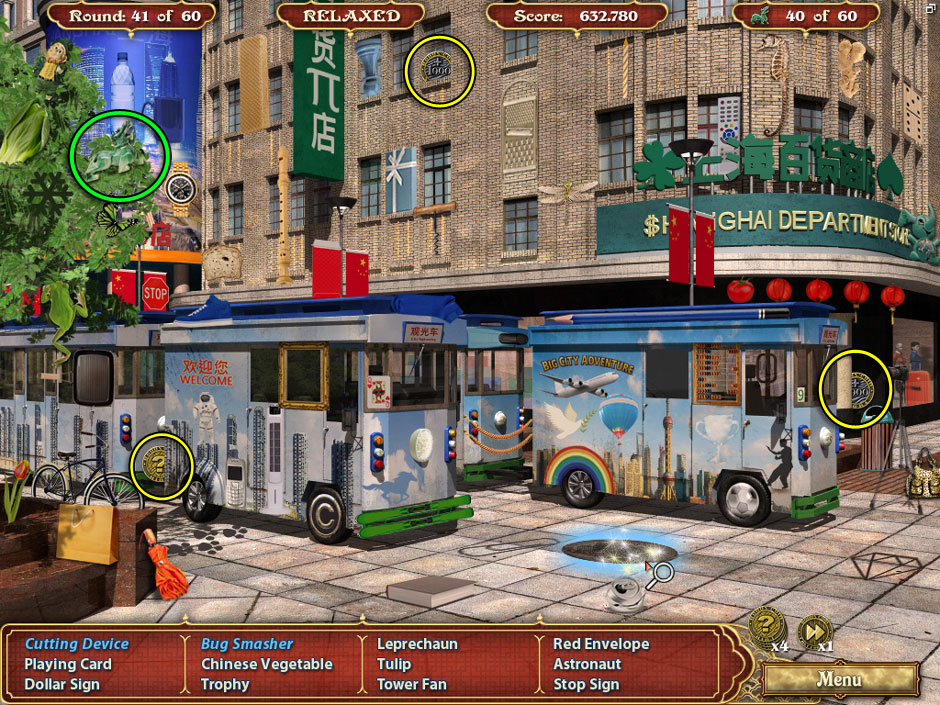Screen dimensions: 940x705
Task: Choose the Leprechaun list entry
Action: (419, 644)
